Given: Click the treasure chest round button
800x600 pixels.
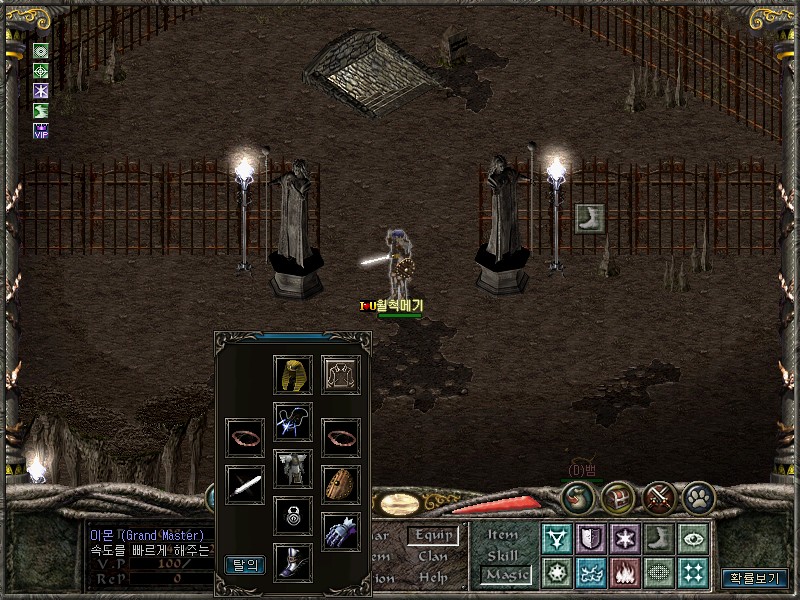Looking at the screenshot, I should [x=620, y=496].
